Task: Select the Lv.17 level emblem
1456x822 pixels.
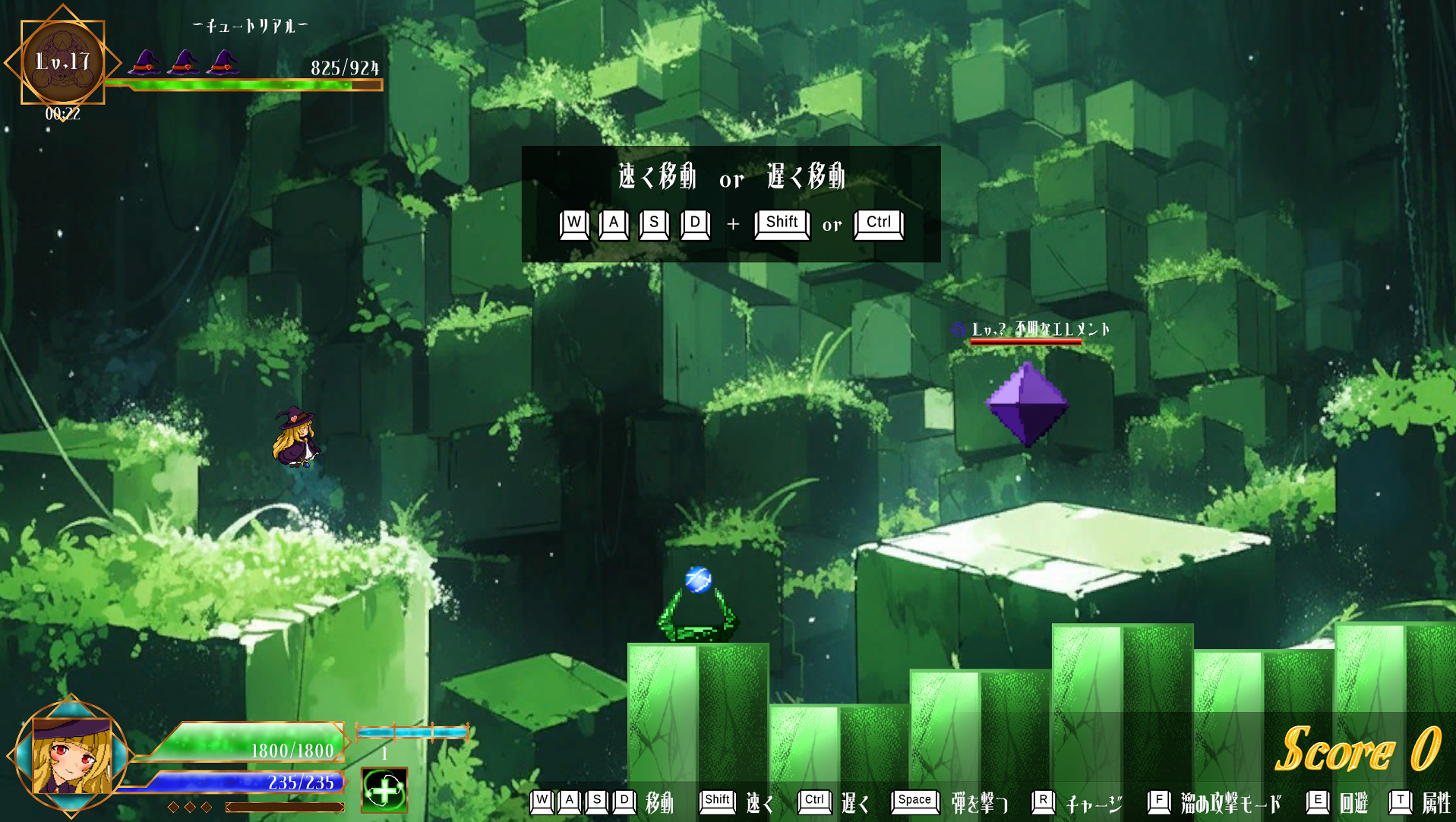Action: [x=62, y=62]
